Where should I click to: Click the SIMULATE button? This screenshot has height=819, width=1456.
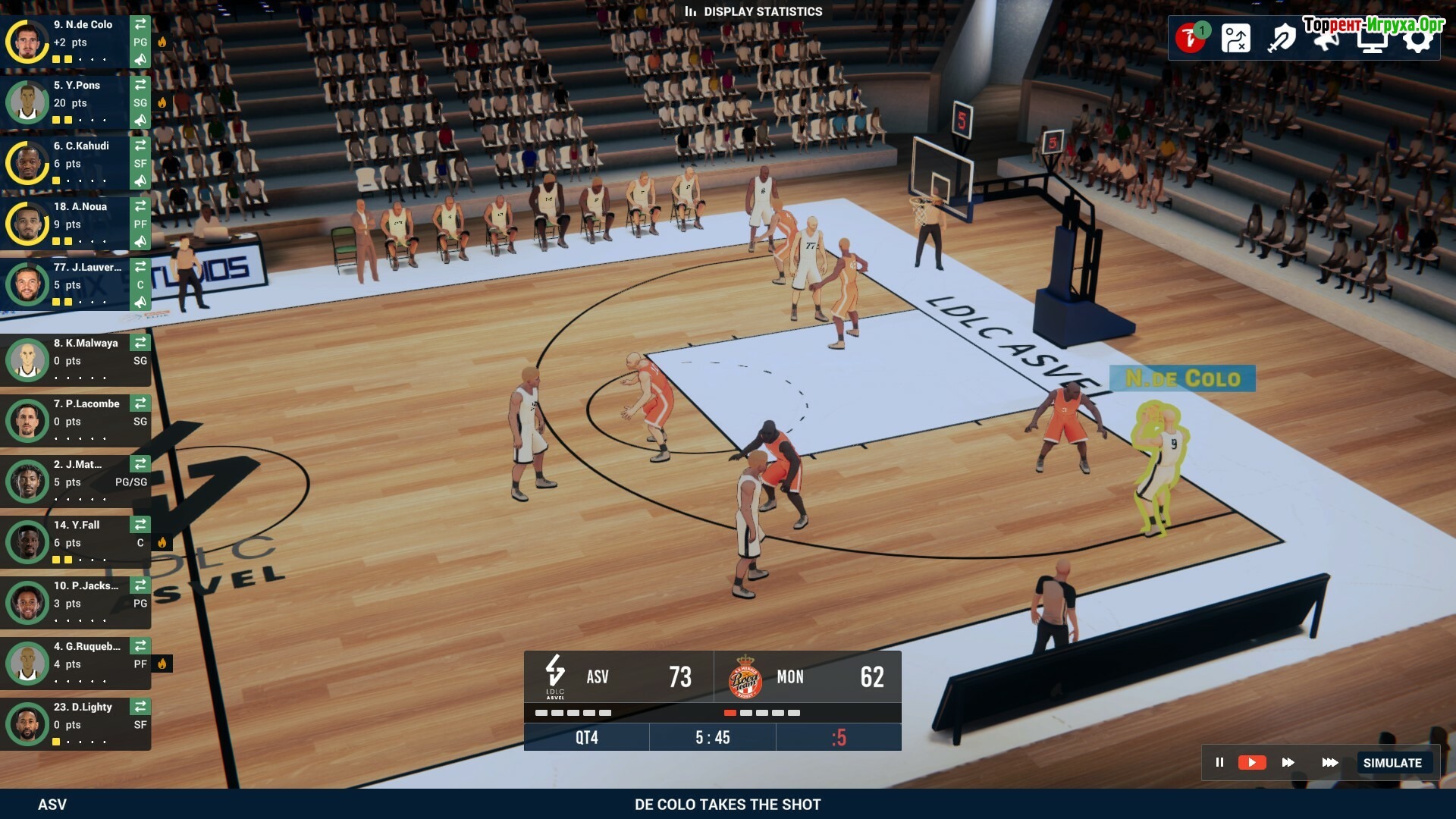pyautogui.click(x=1392, y=763)
